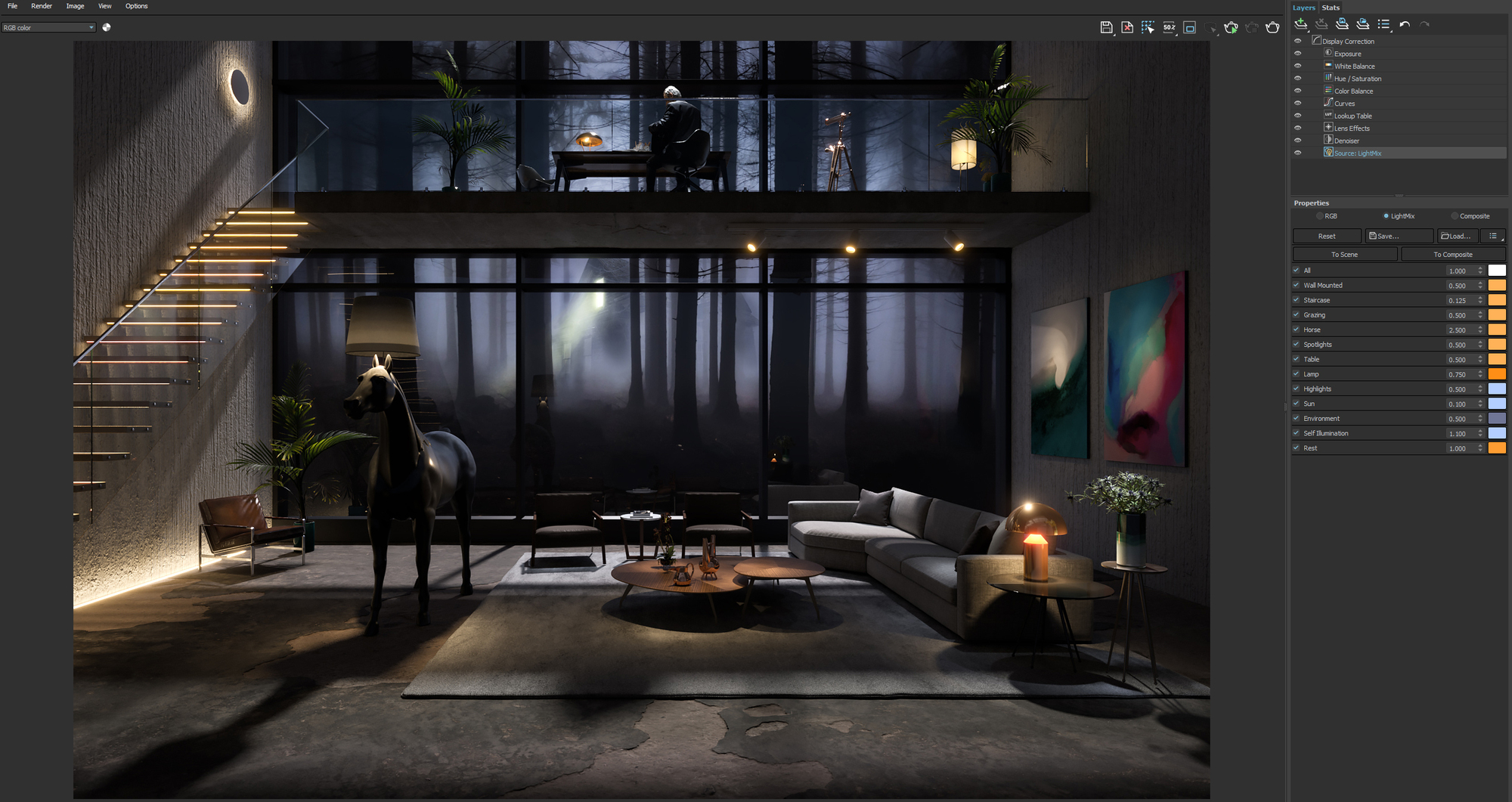
Task: Uncheck the Horse light mix element
Action: coord(1296,329)
